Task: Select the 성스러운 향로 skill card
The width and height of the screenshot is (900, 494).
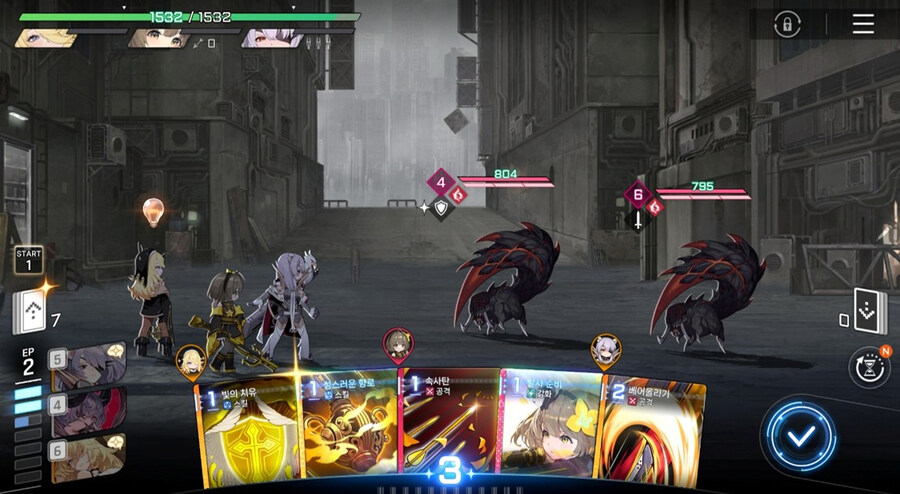Action: tap(352, 425)
